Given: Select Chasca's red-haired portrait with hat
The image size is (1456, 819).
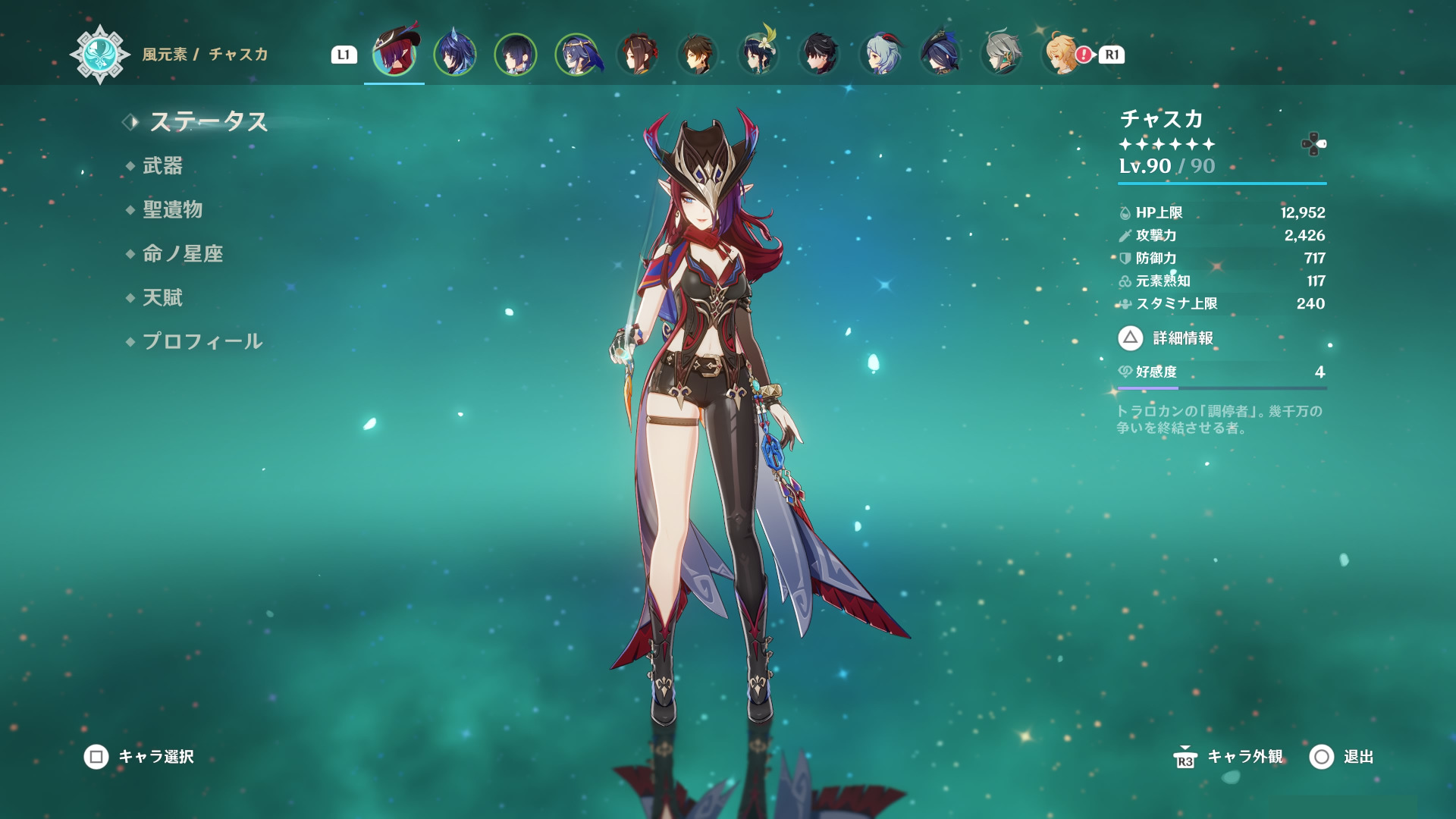Looking at the screenshot, I should [x=394, y=54].
